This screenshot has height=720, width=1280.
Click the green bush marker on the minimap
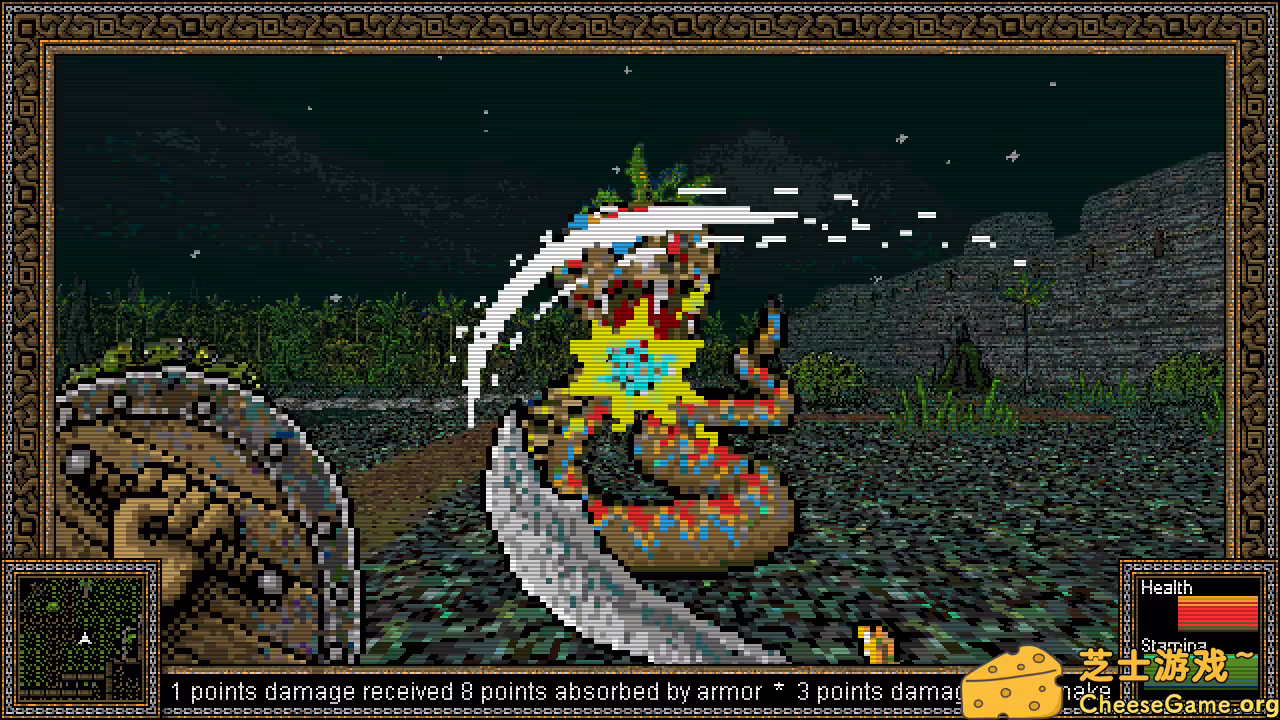(x=52, y=605)
